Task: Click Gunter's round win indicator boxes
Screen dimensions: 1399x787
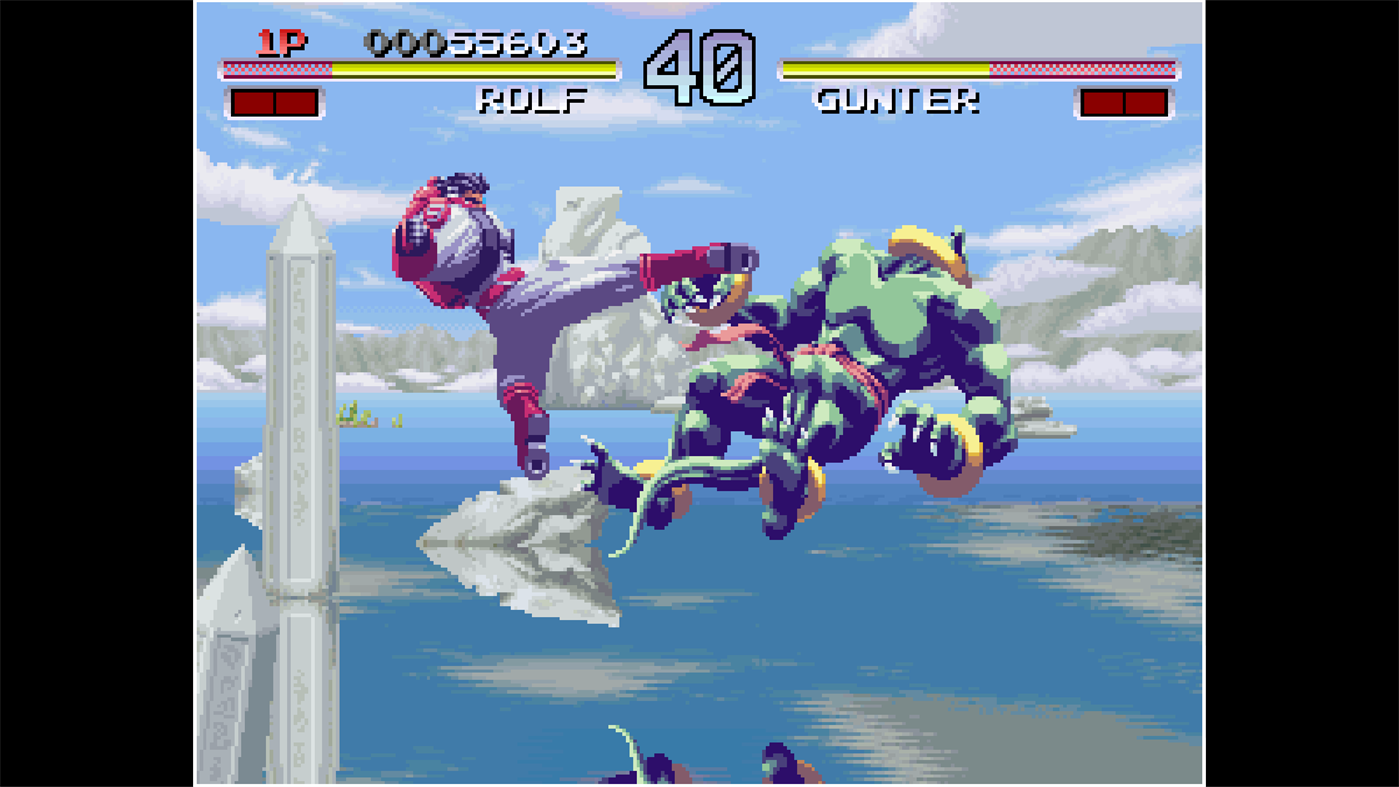Action: tap(1122, 100)
